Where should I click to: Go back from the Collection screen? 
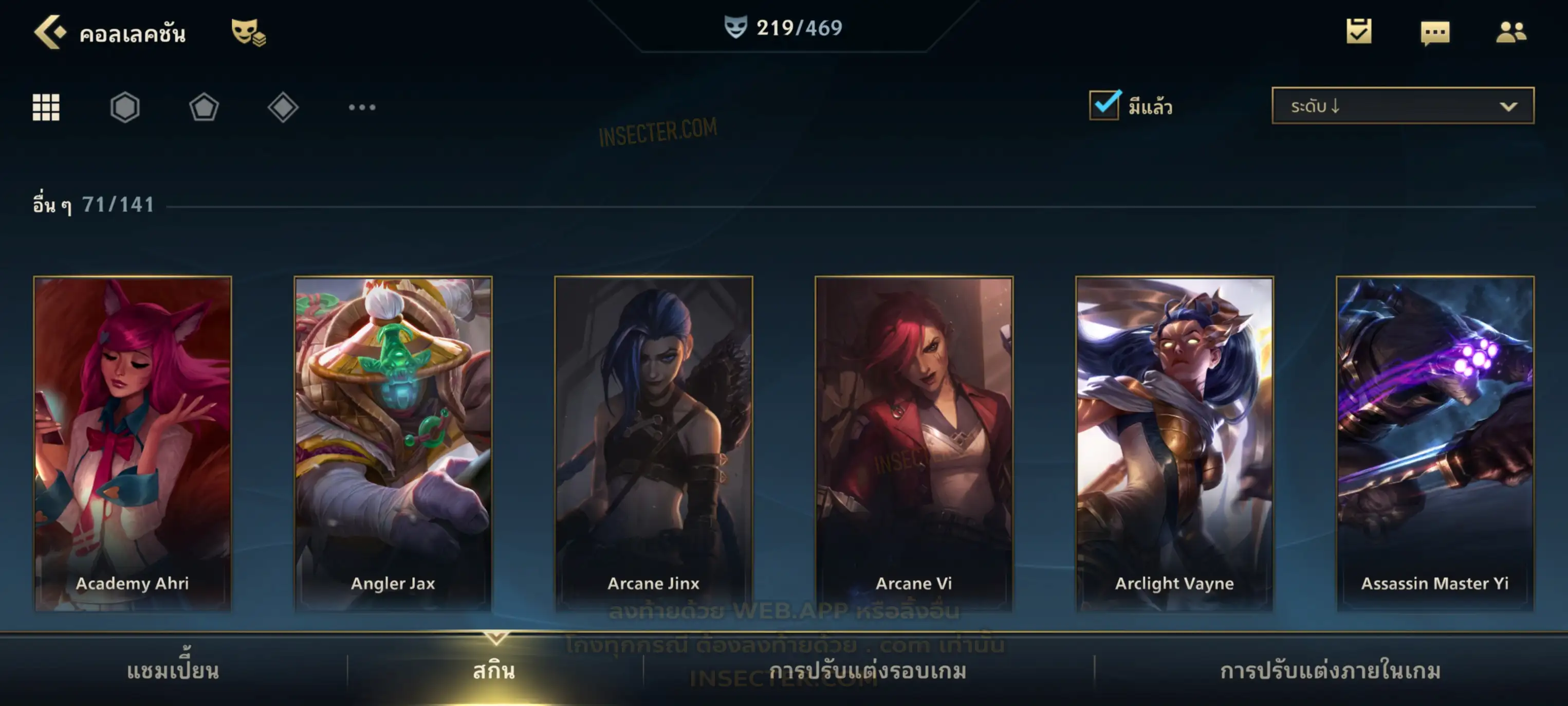49,32
